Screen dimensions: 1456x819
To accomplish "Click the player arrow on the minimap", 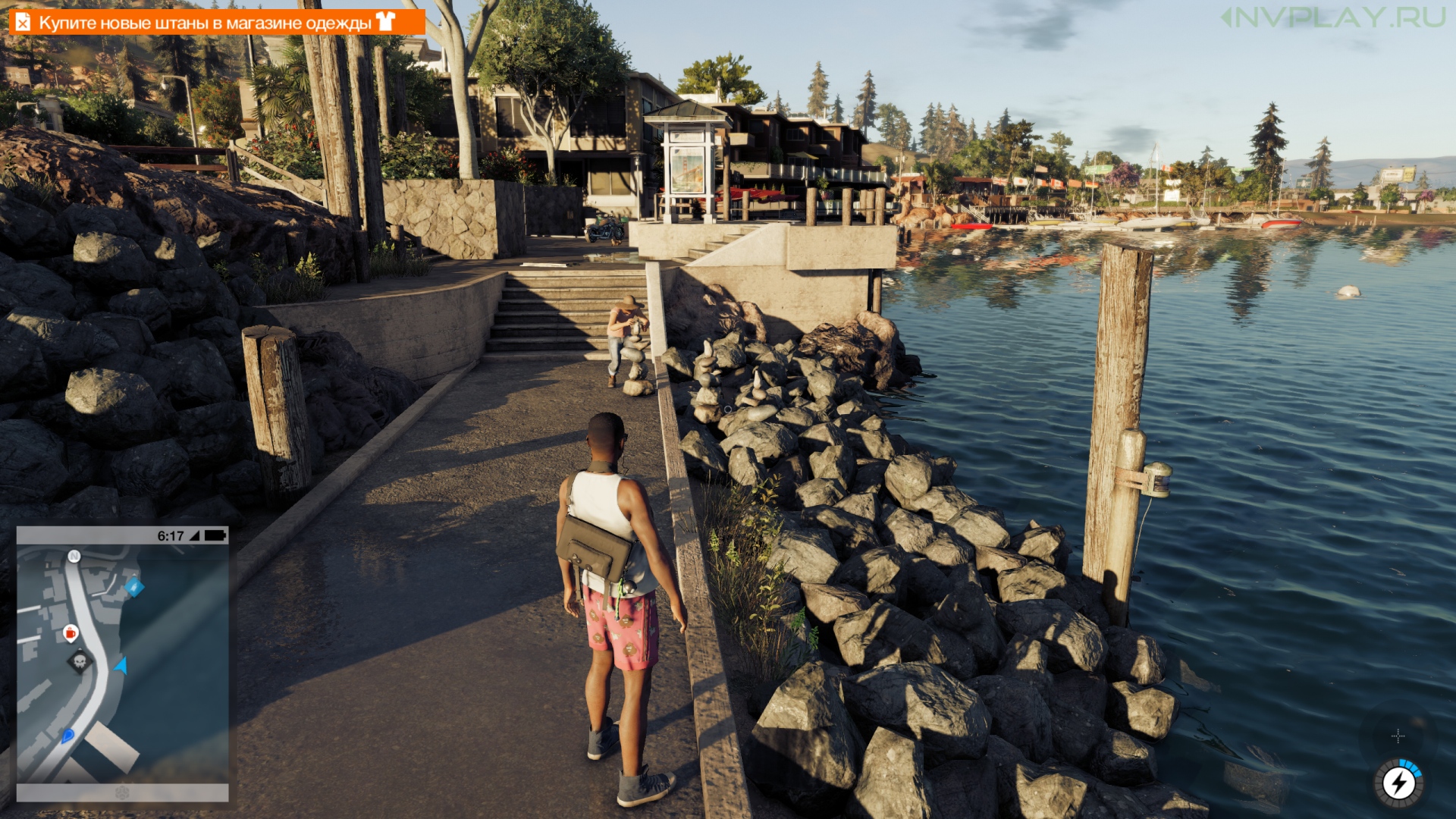I will (121, 666).
